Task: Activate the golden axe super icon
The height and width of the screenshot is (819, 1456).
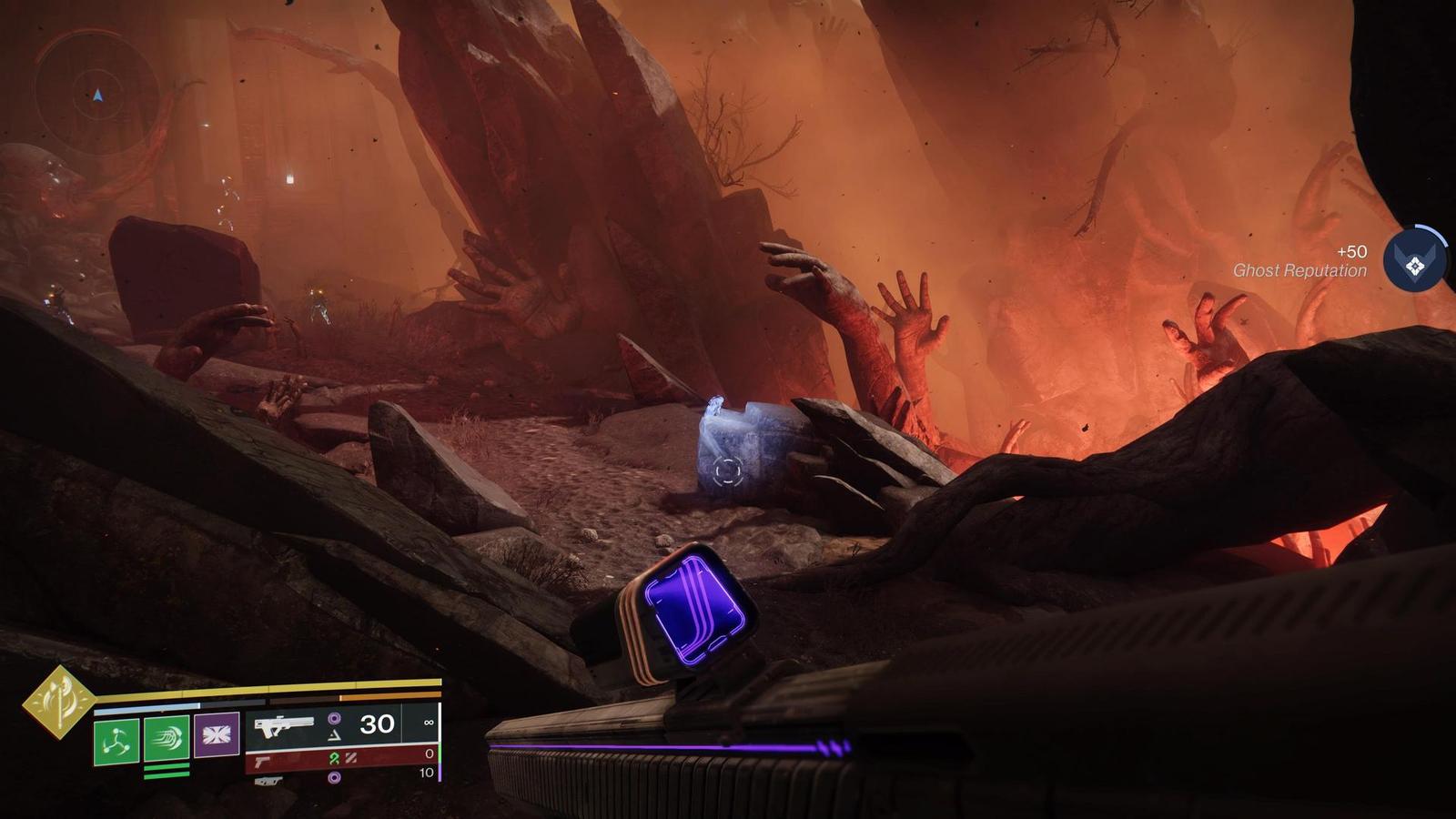Action: click(58, 702)
